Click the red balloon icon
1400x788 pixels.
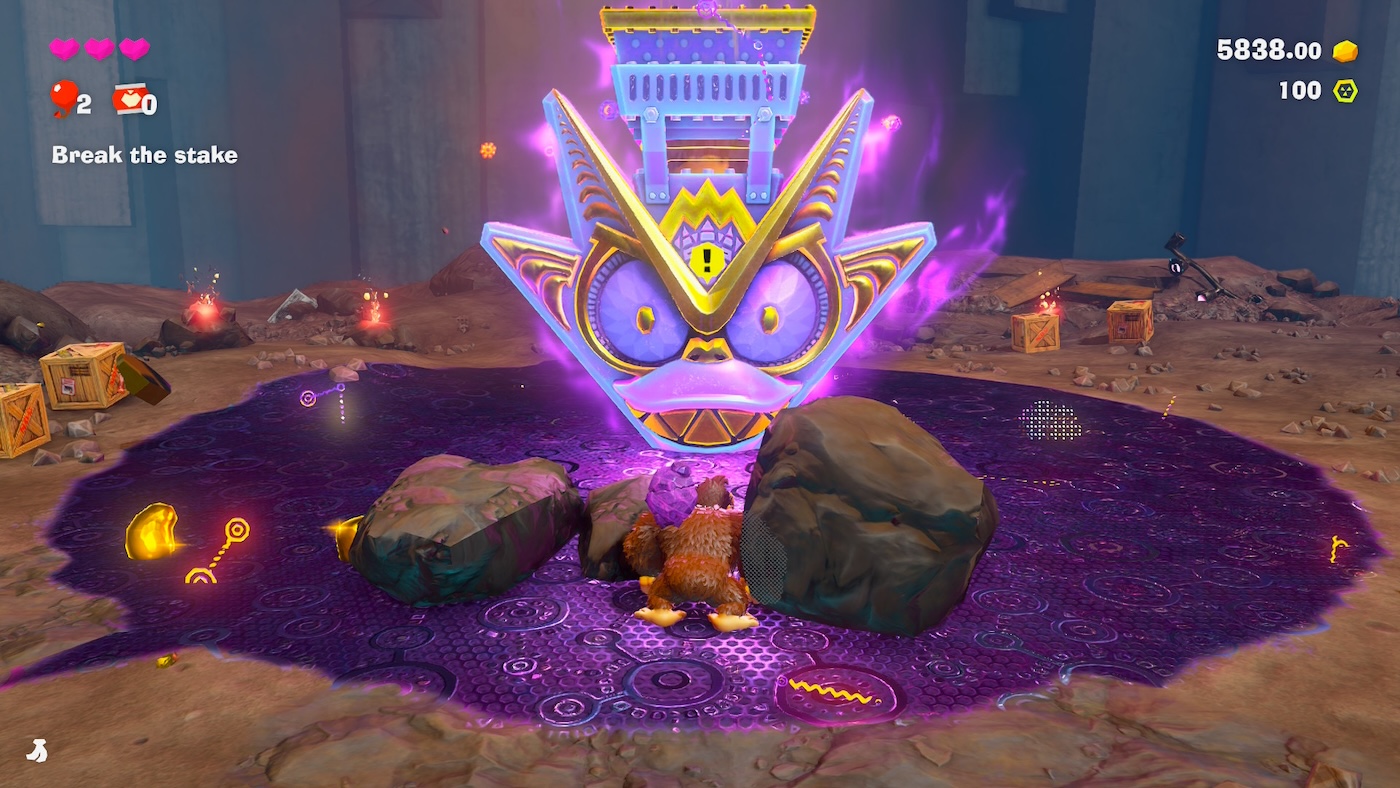63,98
